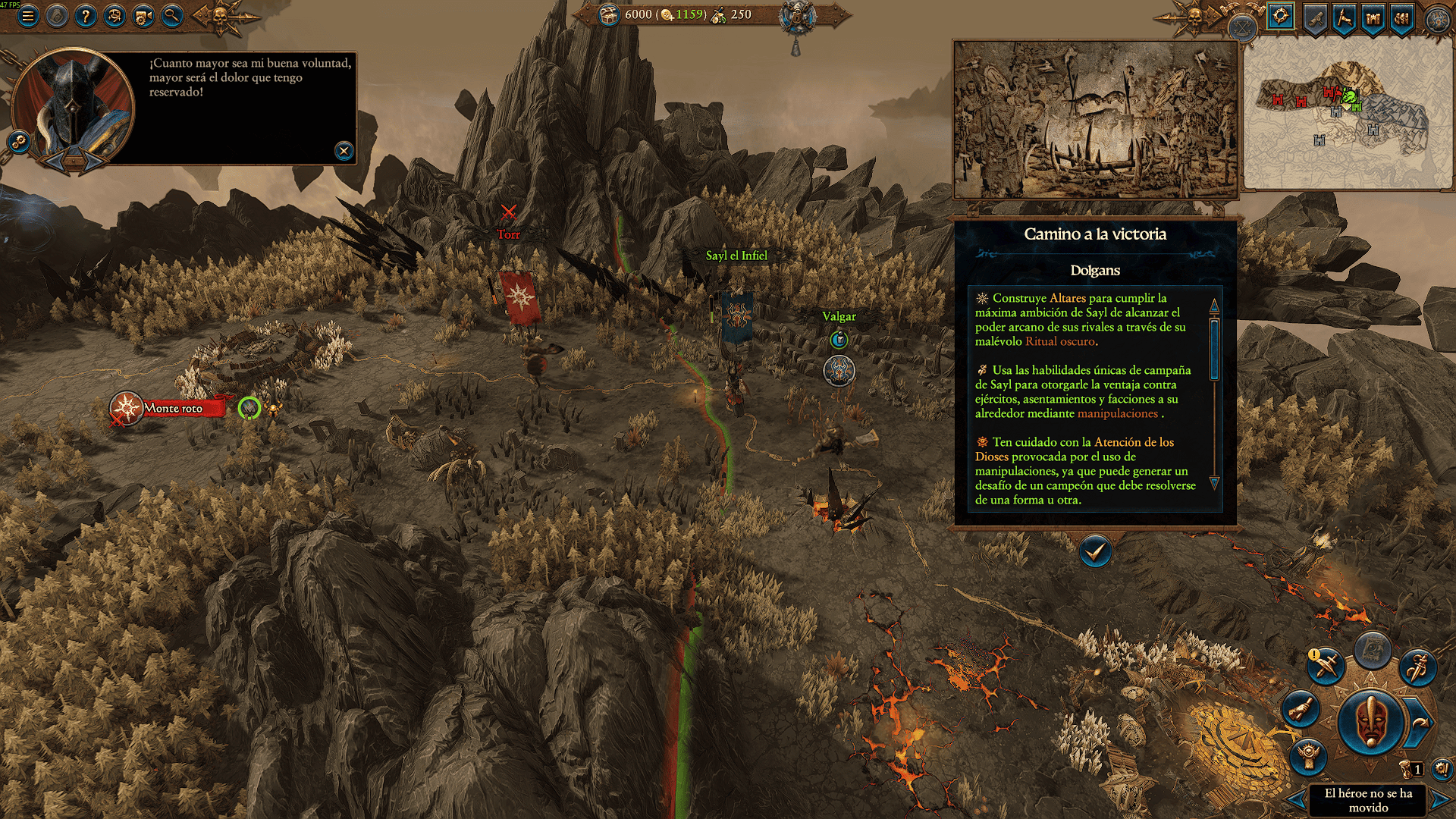
Task: Click the campaign minimap
Action: tap(1348, 114)
